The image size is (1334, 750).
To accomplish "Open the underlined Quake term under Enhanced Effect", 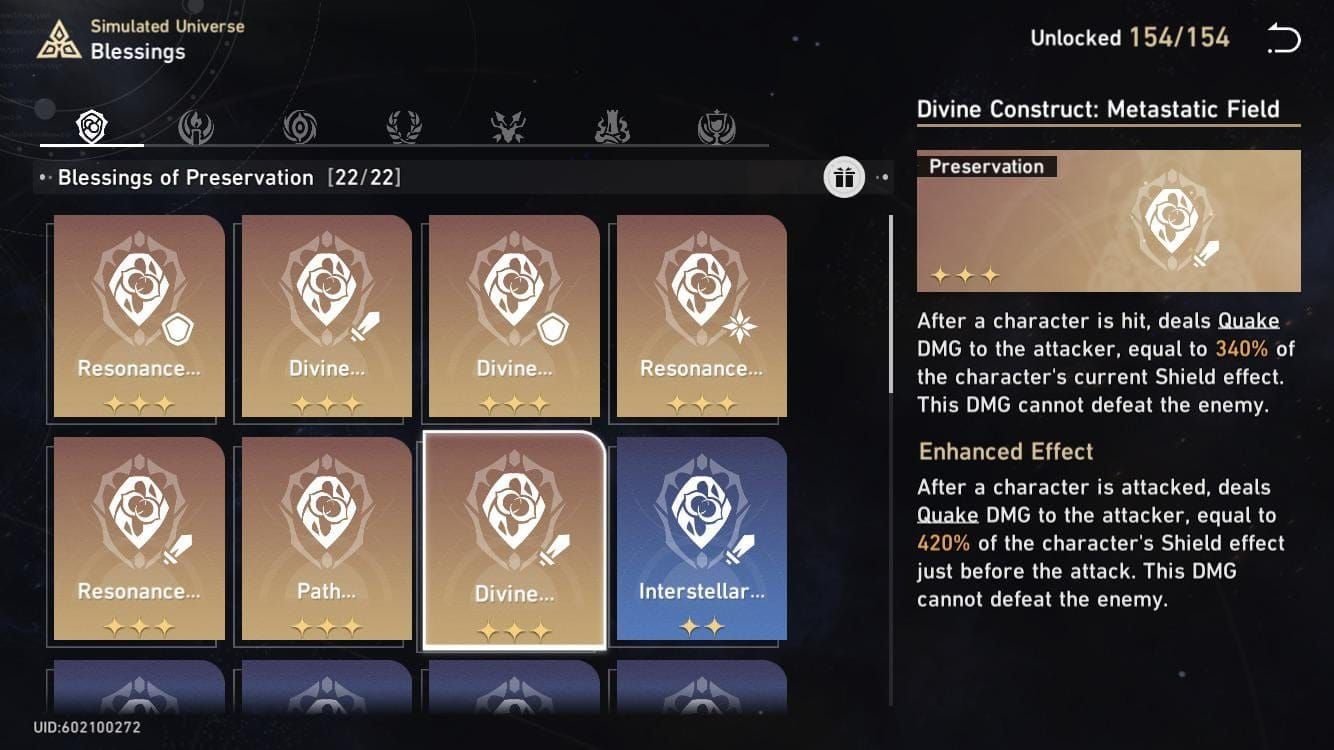I will (x=947, y=516).
